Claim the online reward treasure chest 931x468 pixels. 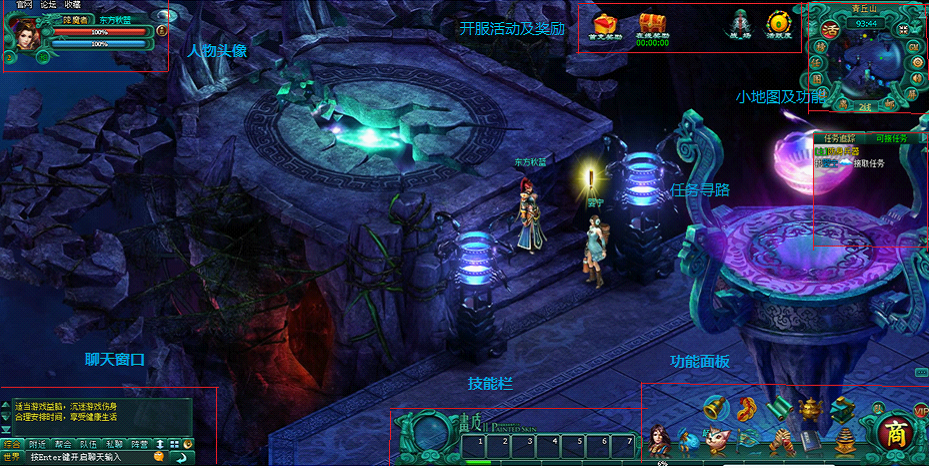[652, 23]
